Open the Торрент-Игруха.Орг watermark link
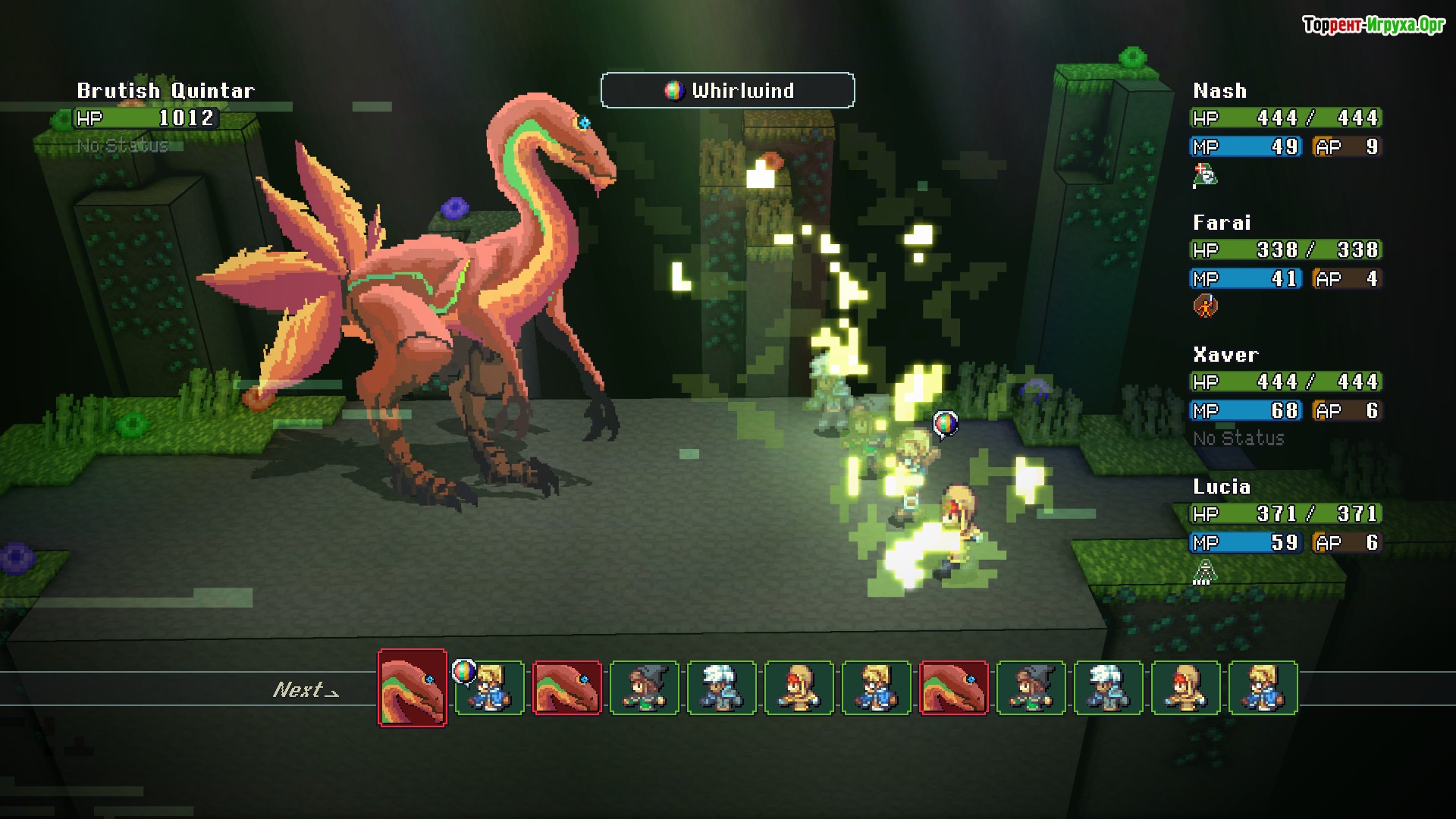1456x819 pixels. 1373,25
